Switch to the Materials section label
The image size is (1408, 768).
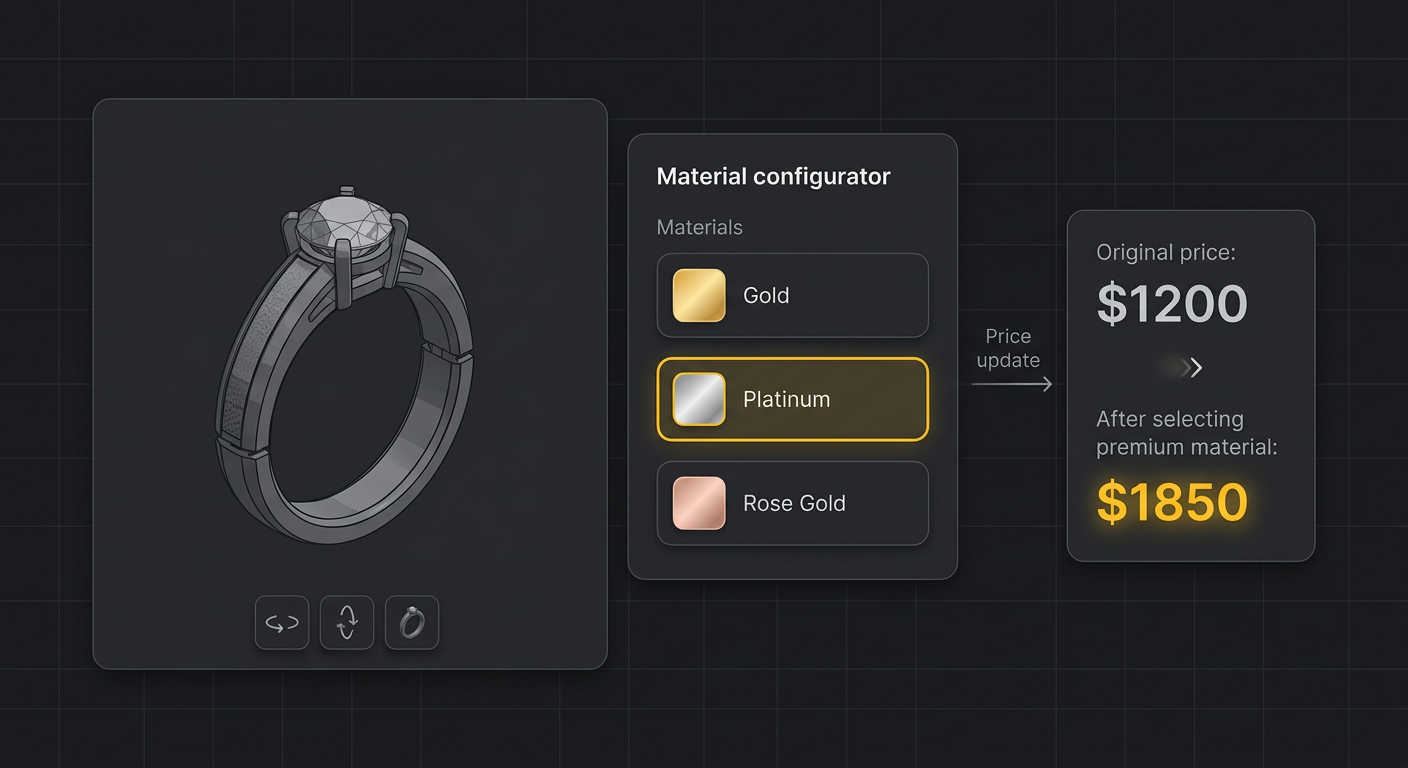click(699, 227)
